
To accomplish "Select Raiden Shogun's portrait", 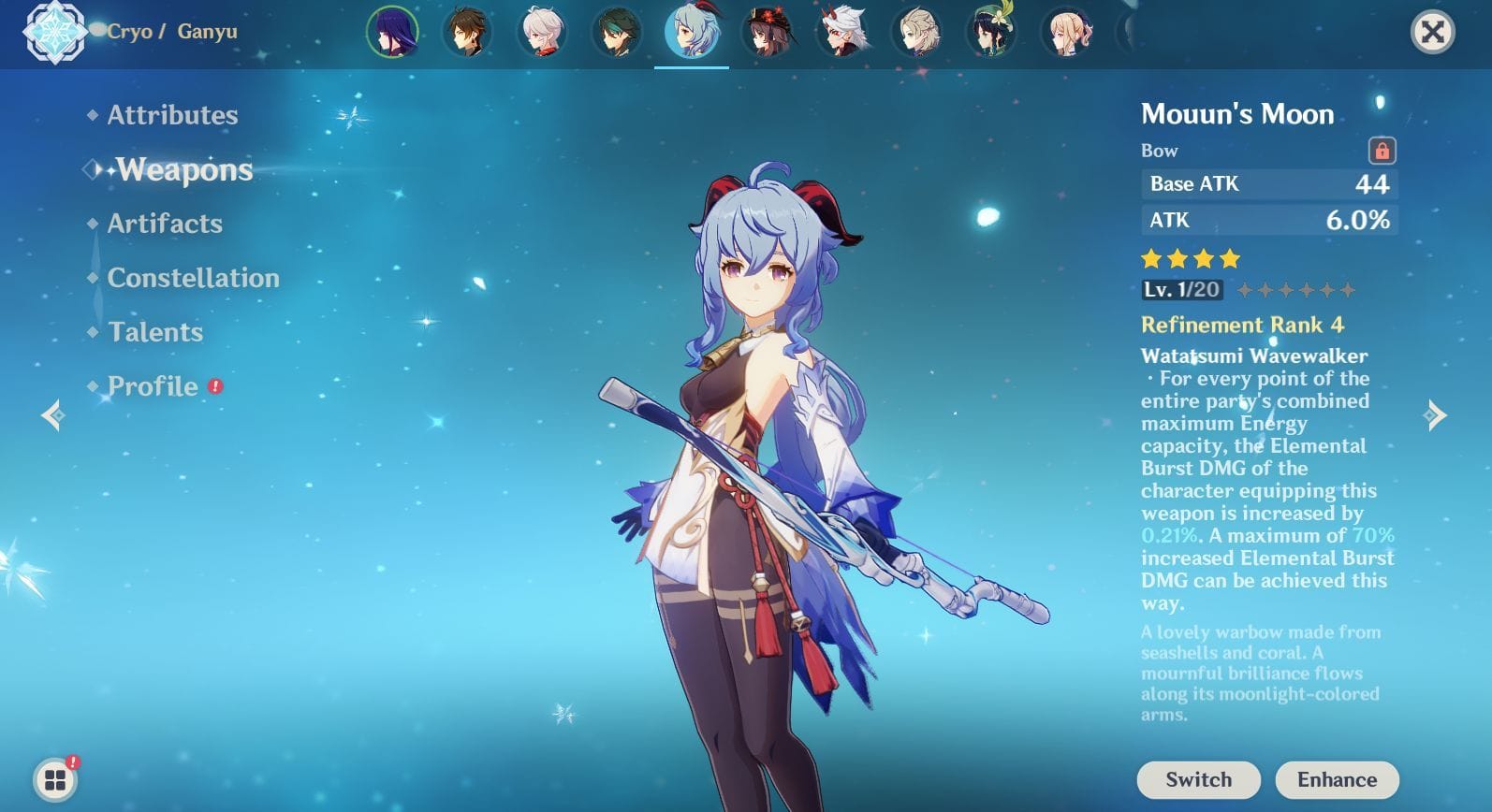I will (x=392, y=32).
